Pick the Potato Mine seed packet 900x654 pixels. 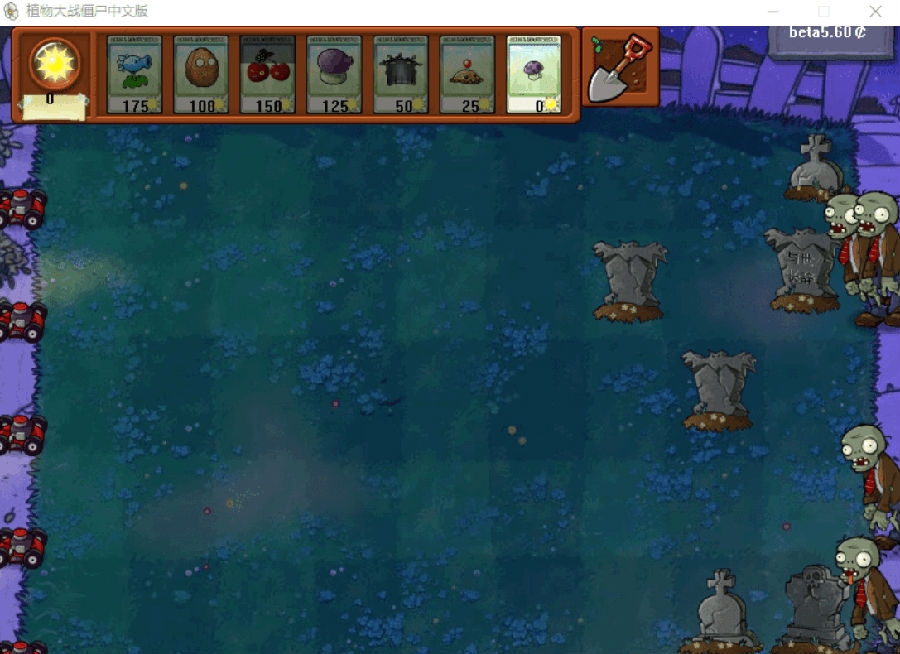click(x=467, y=74)
